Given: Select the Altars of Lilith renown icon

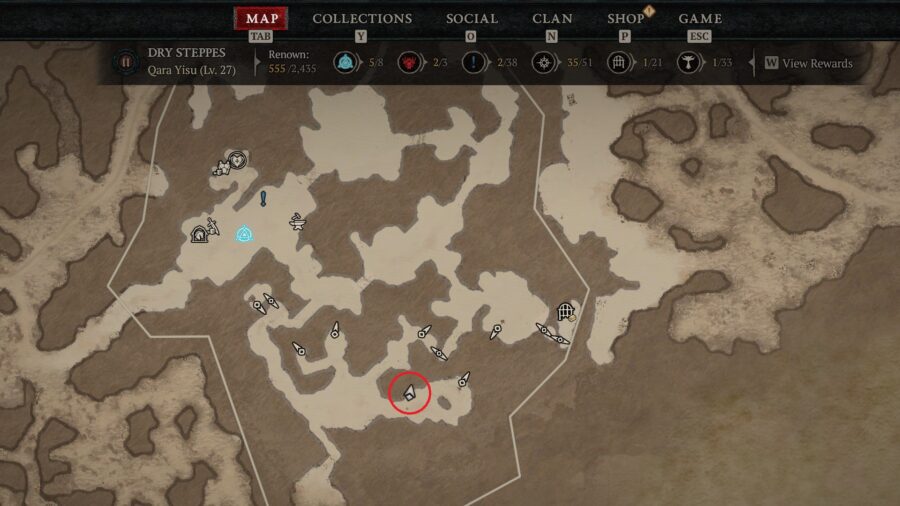Looking at the screenshot, I should pyautogui.click(x=688, y=63).
